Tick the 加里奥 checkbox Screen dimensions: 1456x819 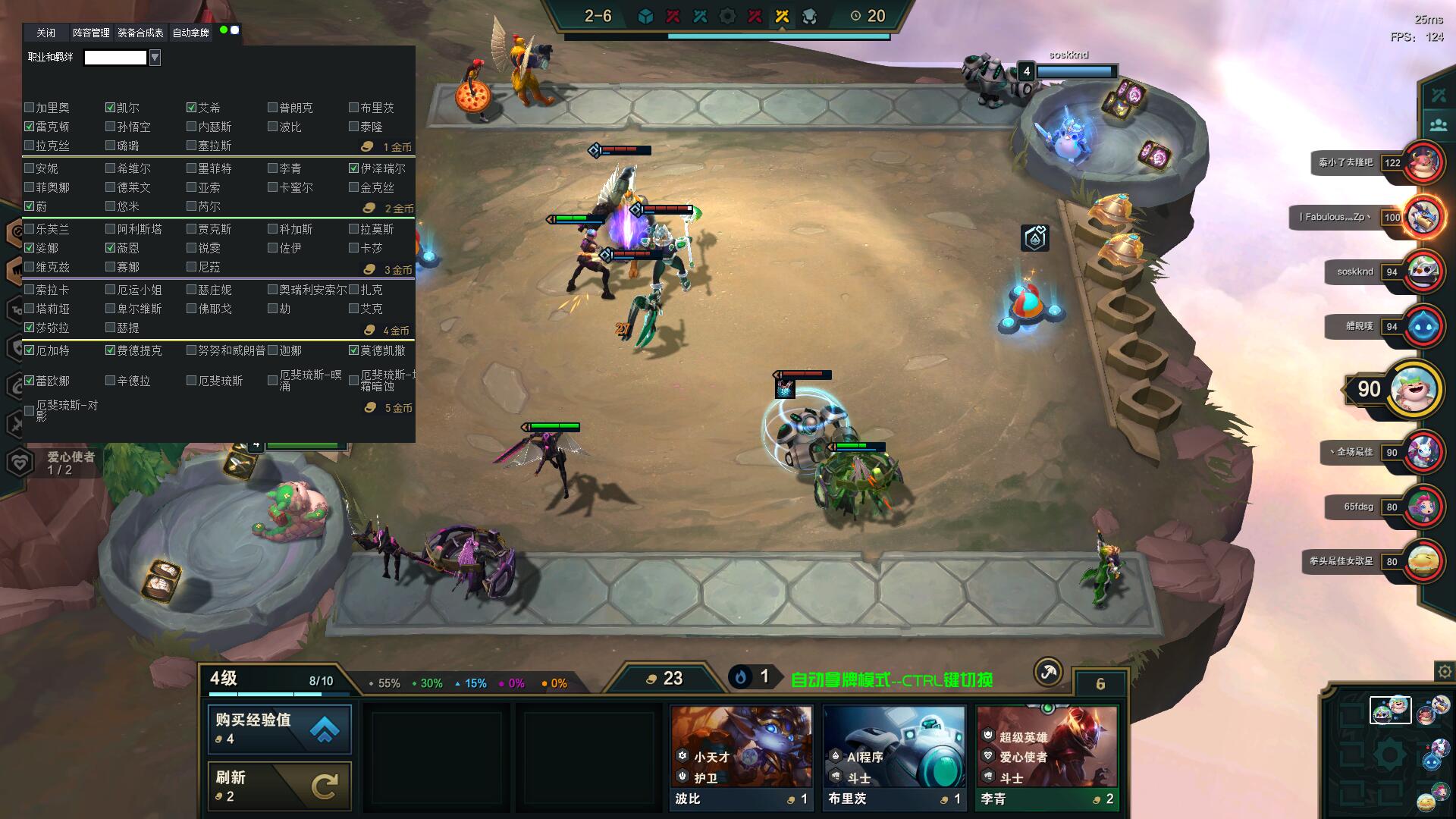[30, 108]
